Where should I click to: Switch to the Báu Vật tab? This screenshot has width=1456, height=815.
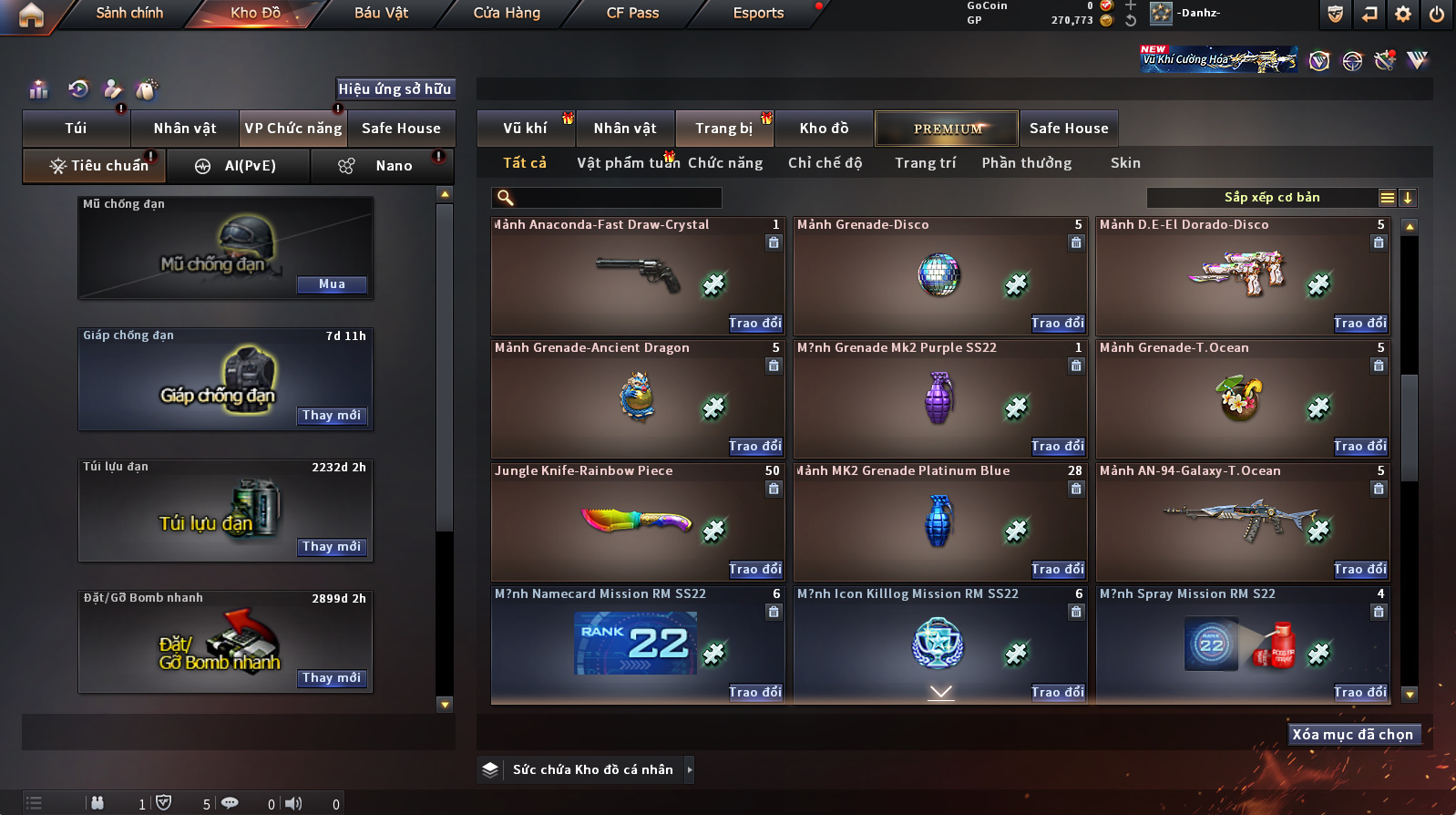pos(381,13)
